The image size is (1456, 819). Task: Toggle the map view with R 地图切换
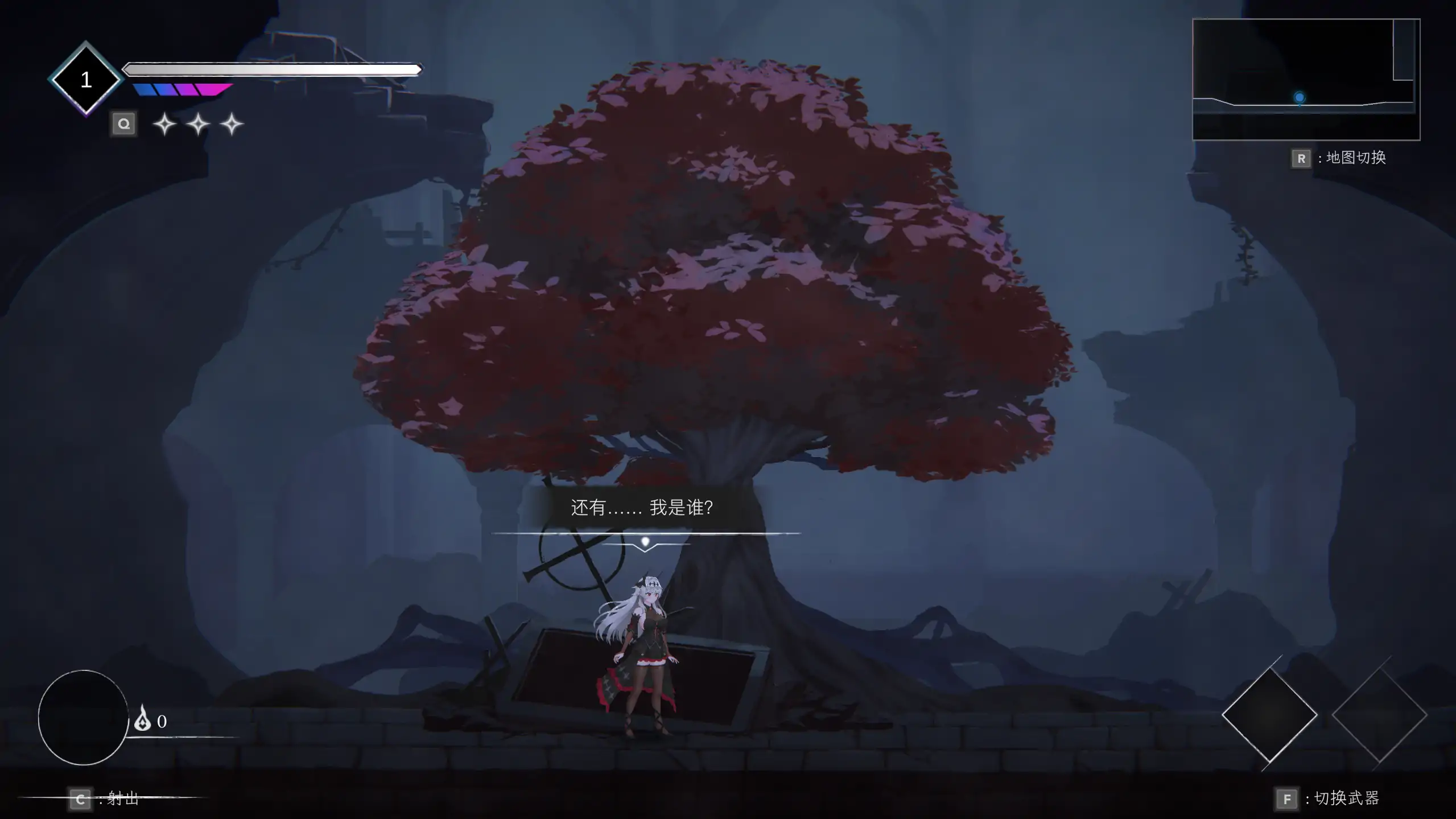(x=1301, y=159)
